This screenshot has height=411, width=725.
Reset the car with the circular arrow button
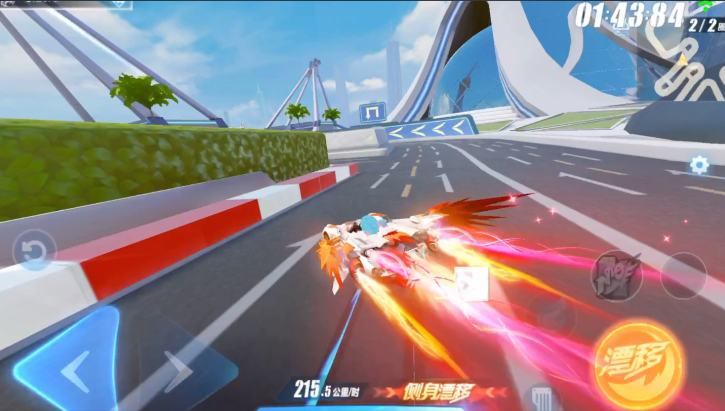coord(36,252)
